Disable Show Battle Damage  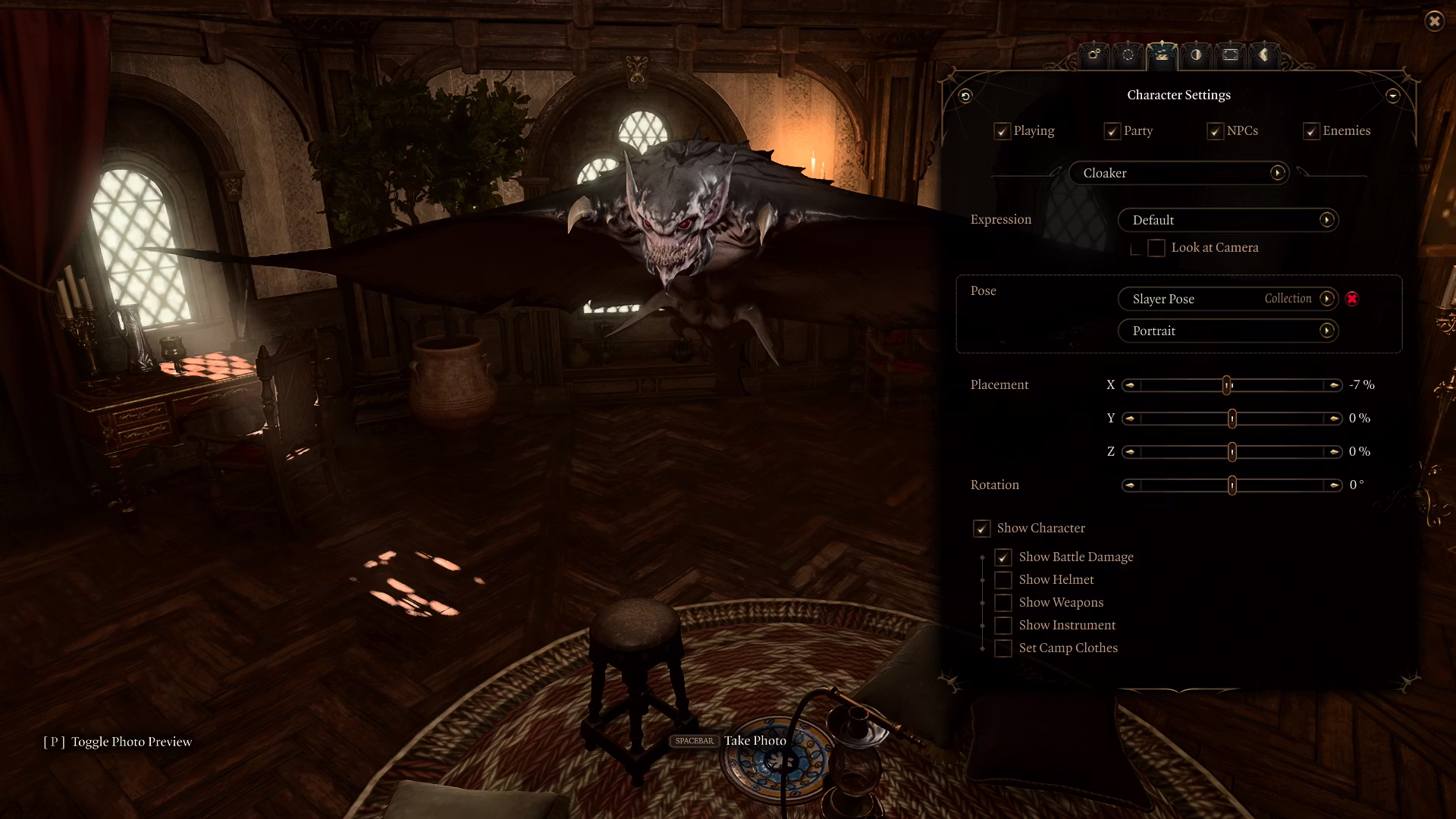(x=1003, y=557)
